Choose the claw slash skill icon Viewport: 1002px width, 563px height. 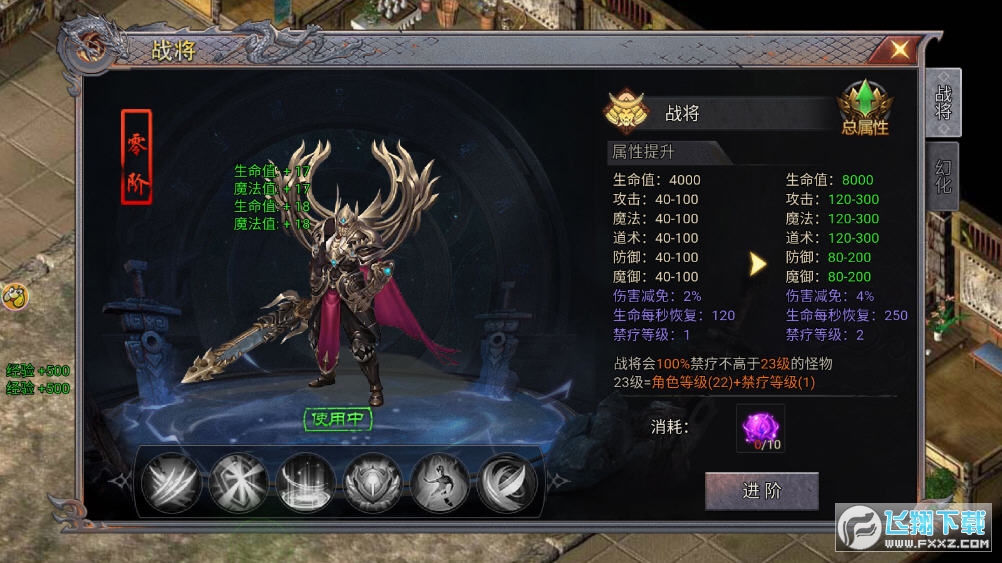click(170, 483)
